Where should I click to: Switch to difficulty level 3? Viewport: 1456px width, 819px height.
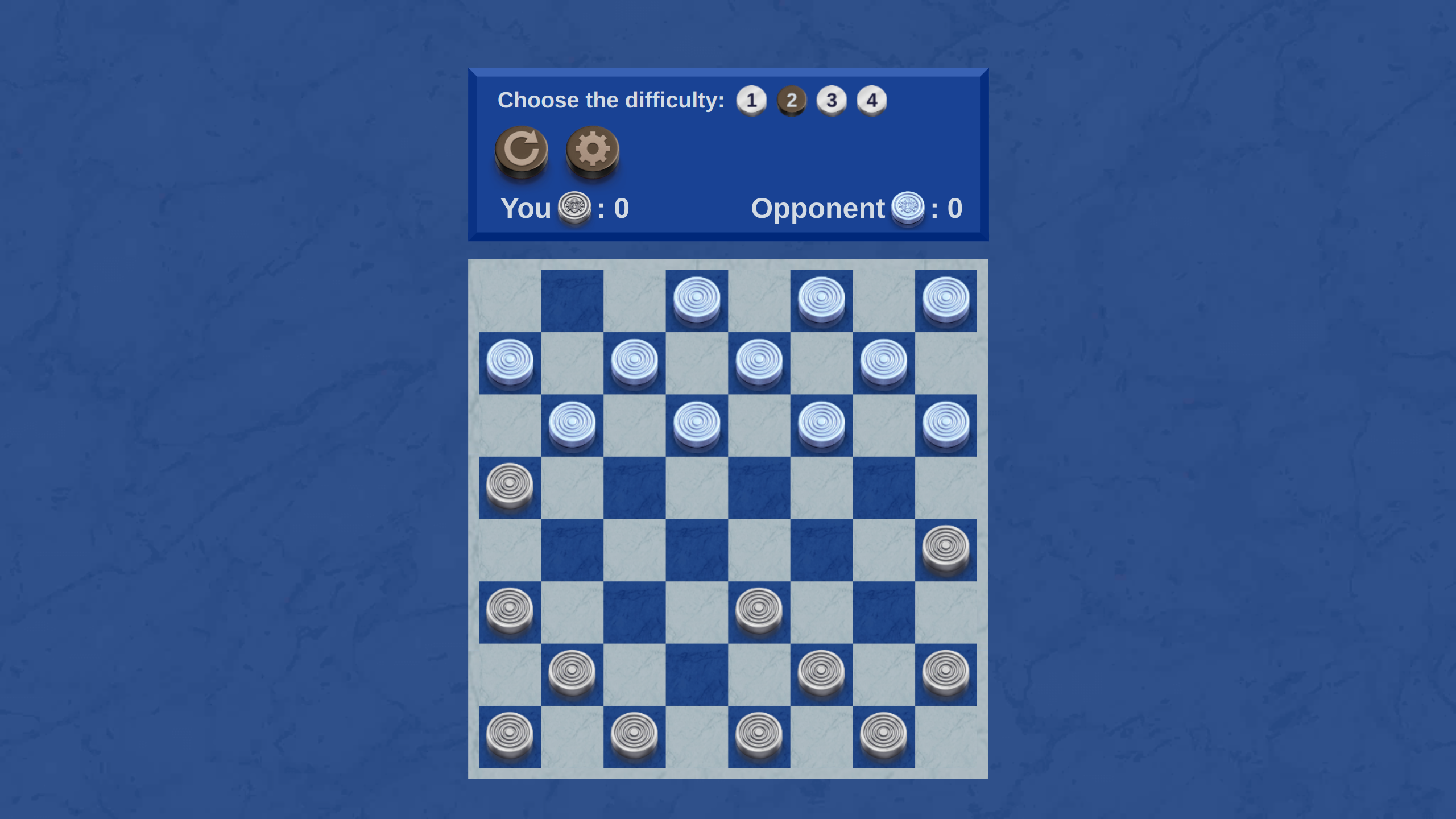832,100
